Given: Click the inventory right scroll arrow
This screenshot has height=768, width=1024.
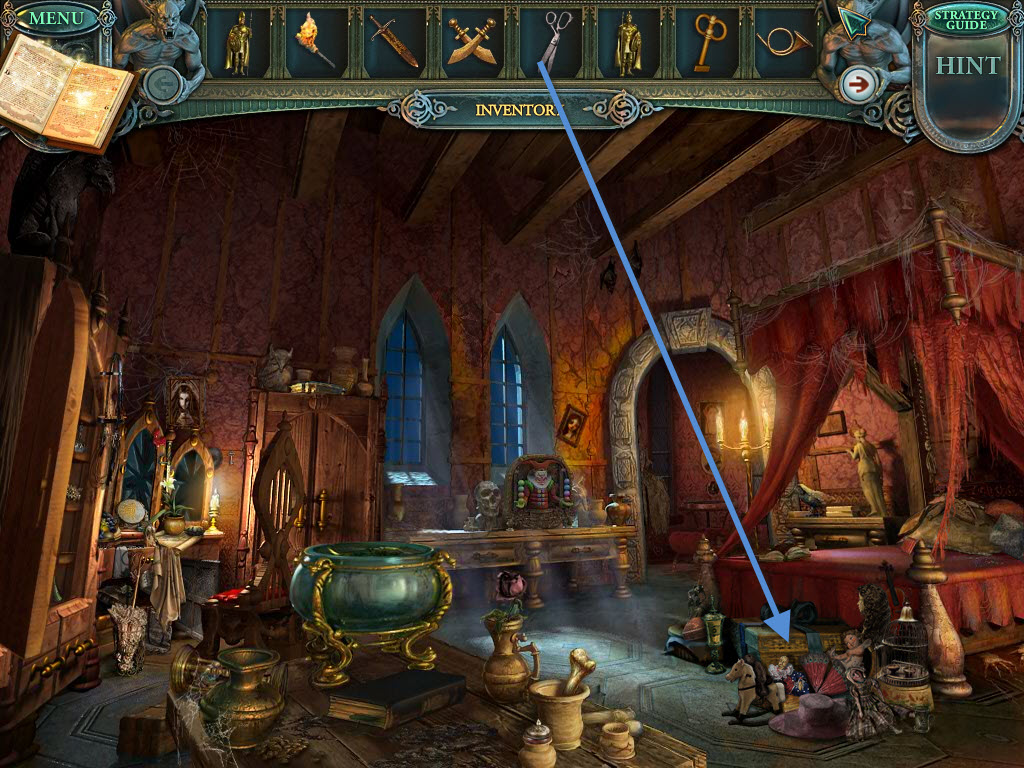Looking at the screenshot, I should point(856,85).
